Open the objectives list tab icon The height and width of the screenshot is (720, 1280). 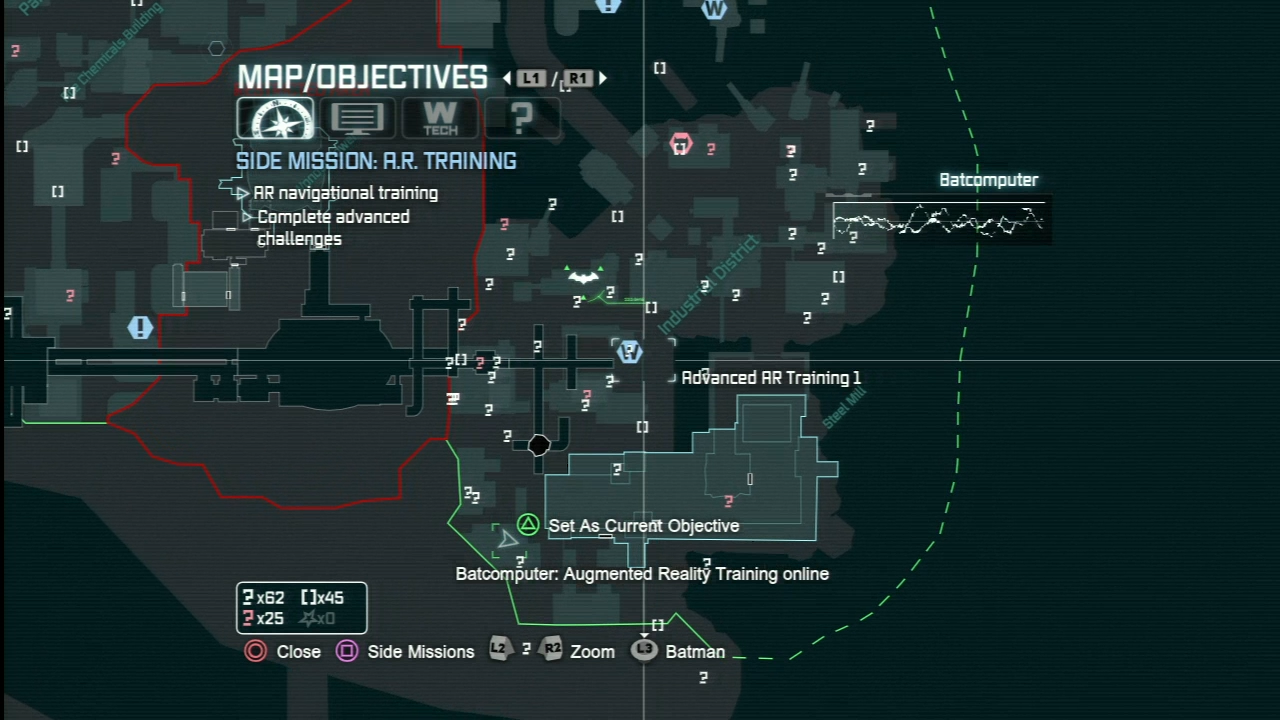click(x=357, y=119)
